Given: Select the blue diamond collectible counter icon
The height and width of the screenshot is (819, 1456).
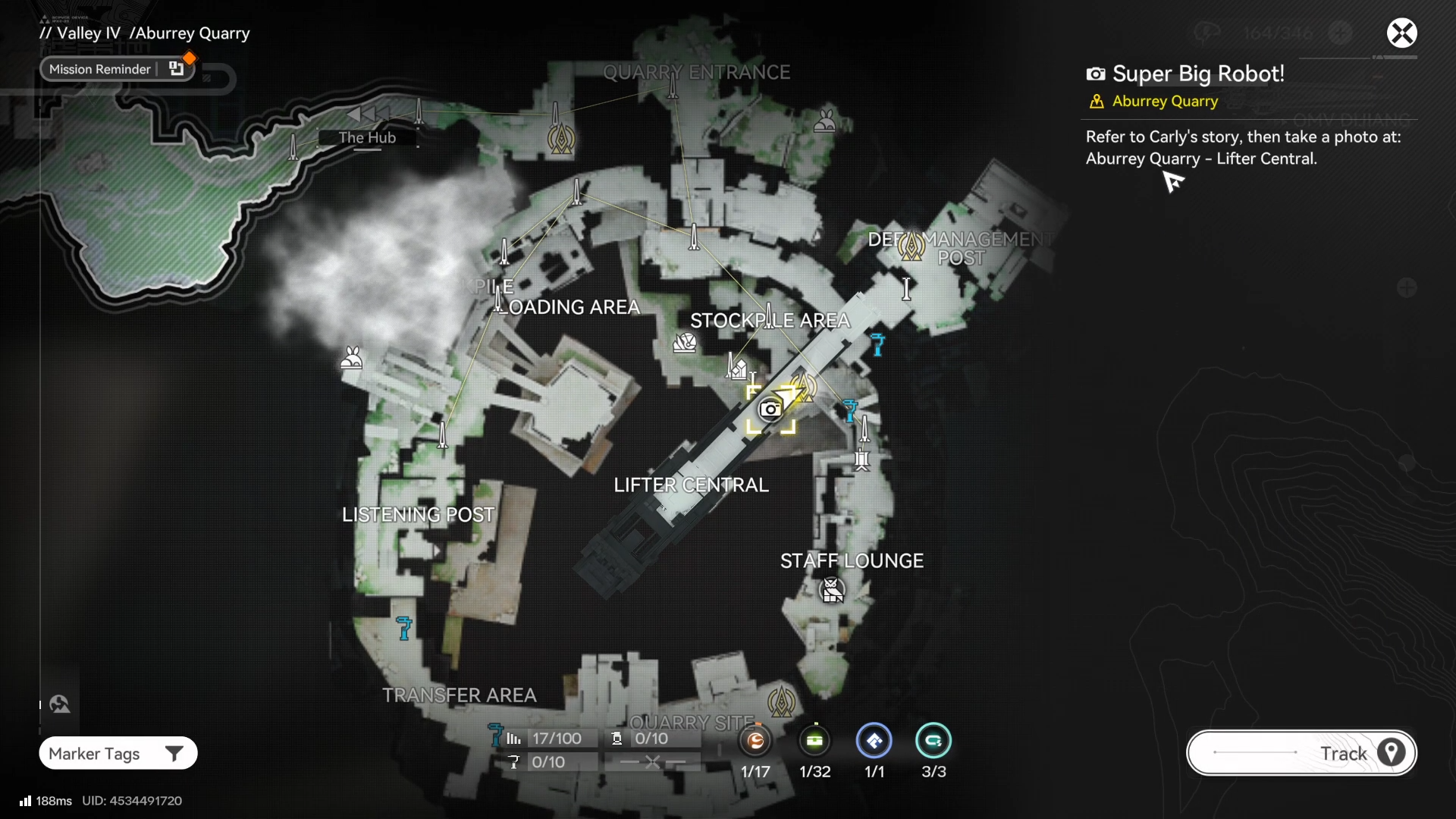Looking at the screenshot, I should tap(874, 741).
